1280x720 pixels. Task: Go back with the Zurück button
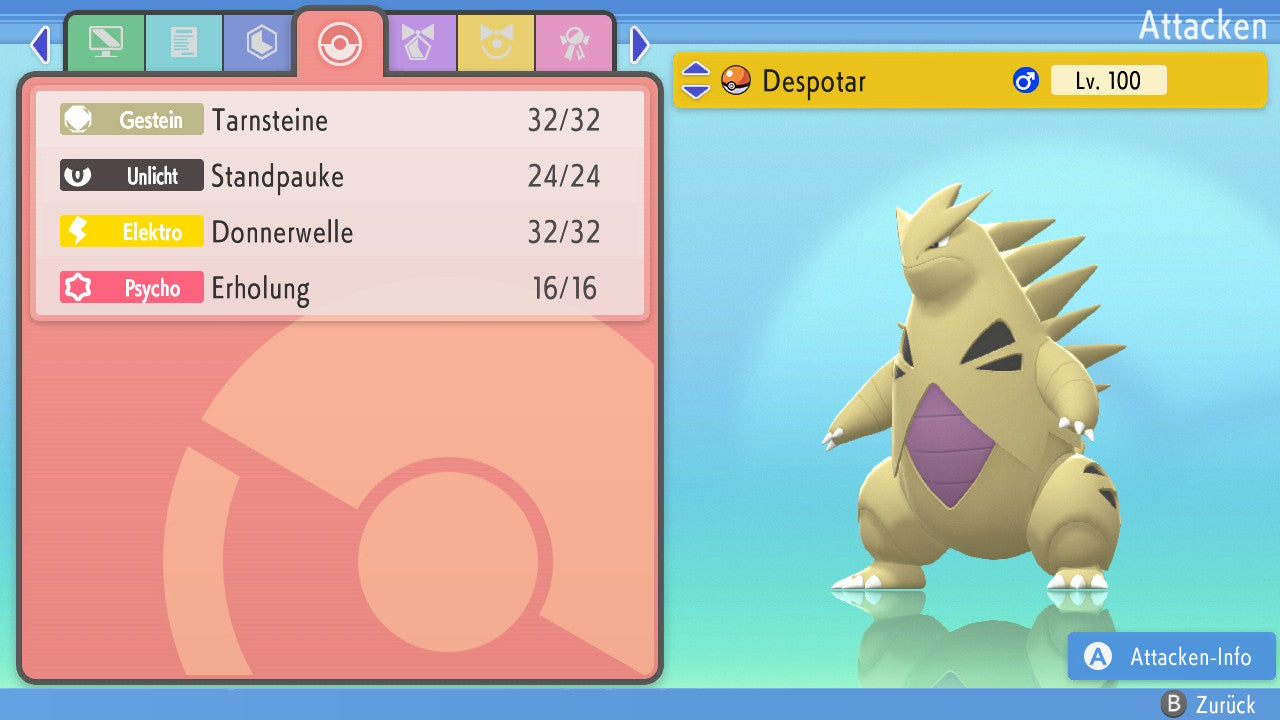pos(1208,704)
